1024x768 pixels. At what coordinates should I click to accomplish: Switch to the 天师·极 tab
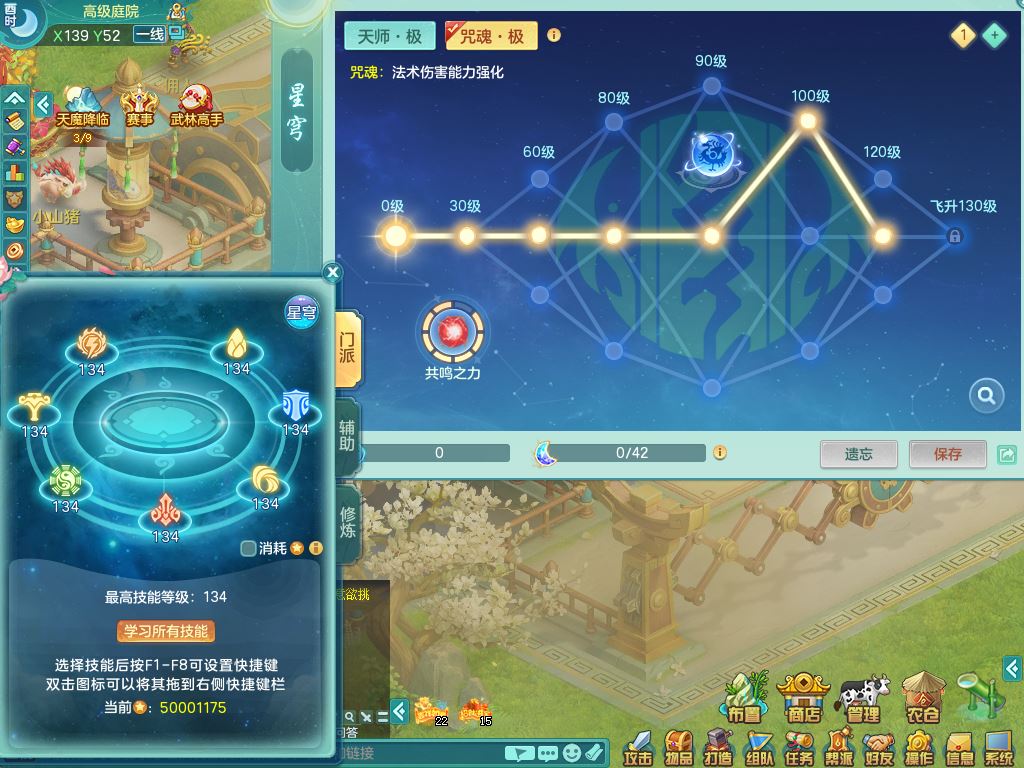[389, 36]
